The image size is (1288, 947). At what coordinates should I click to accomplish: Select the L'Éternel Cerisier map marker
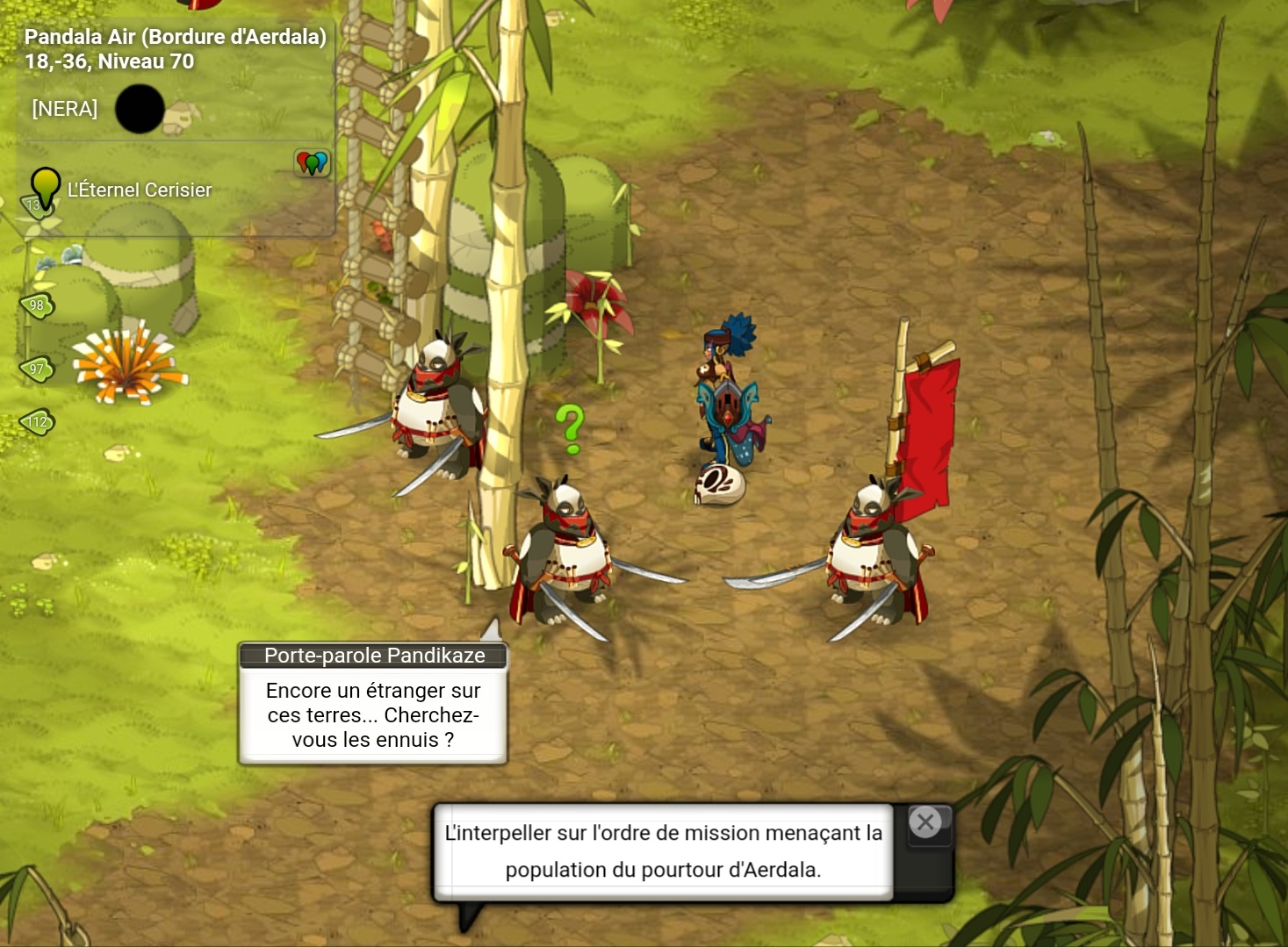coord(46,187)
